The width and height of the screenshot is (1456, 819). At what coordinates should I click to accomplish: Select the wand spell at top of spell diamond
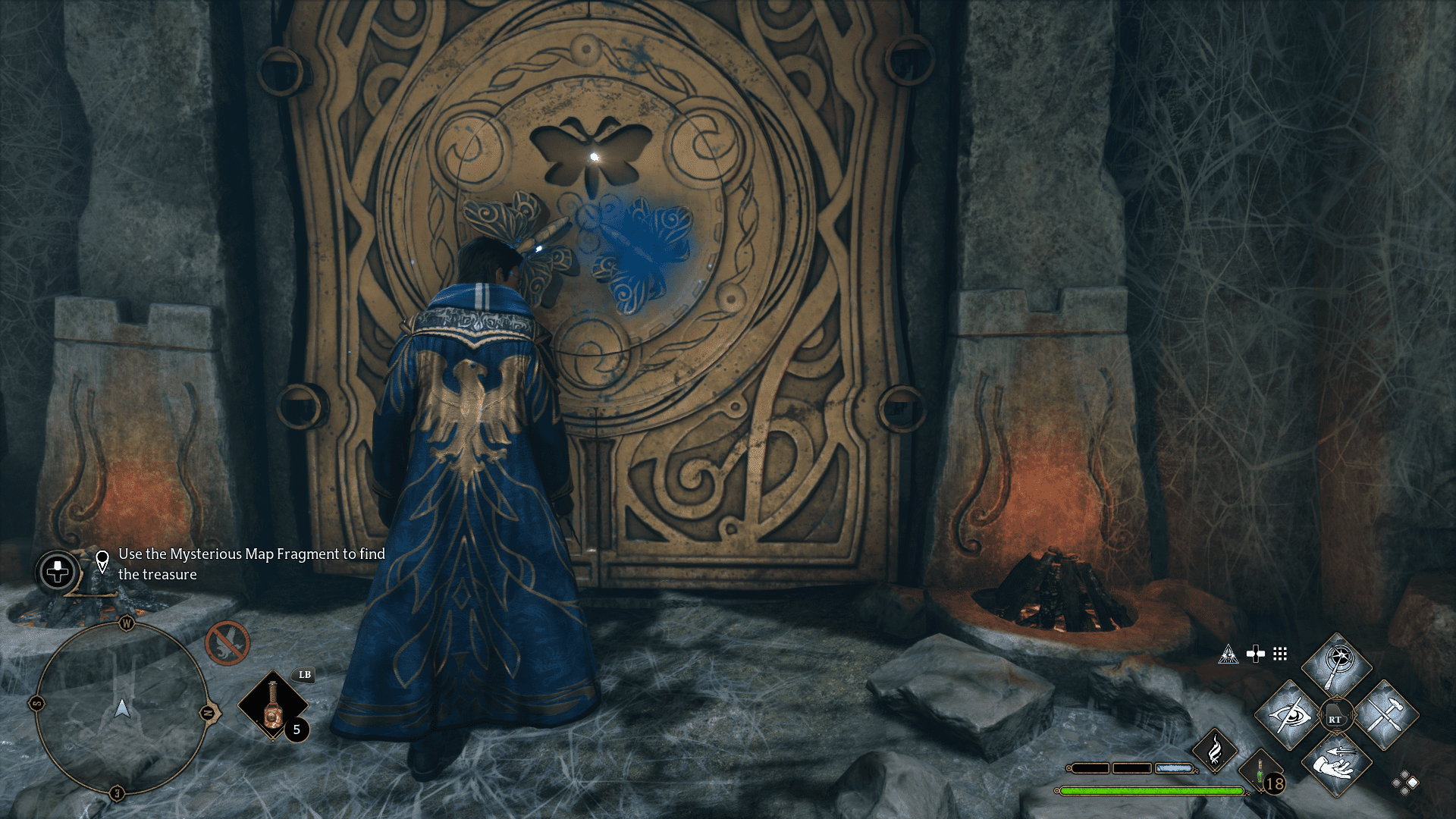click(1336, 661)
